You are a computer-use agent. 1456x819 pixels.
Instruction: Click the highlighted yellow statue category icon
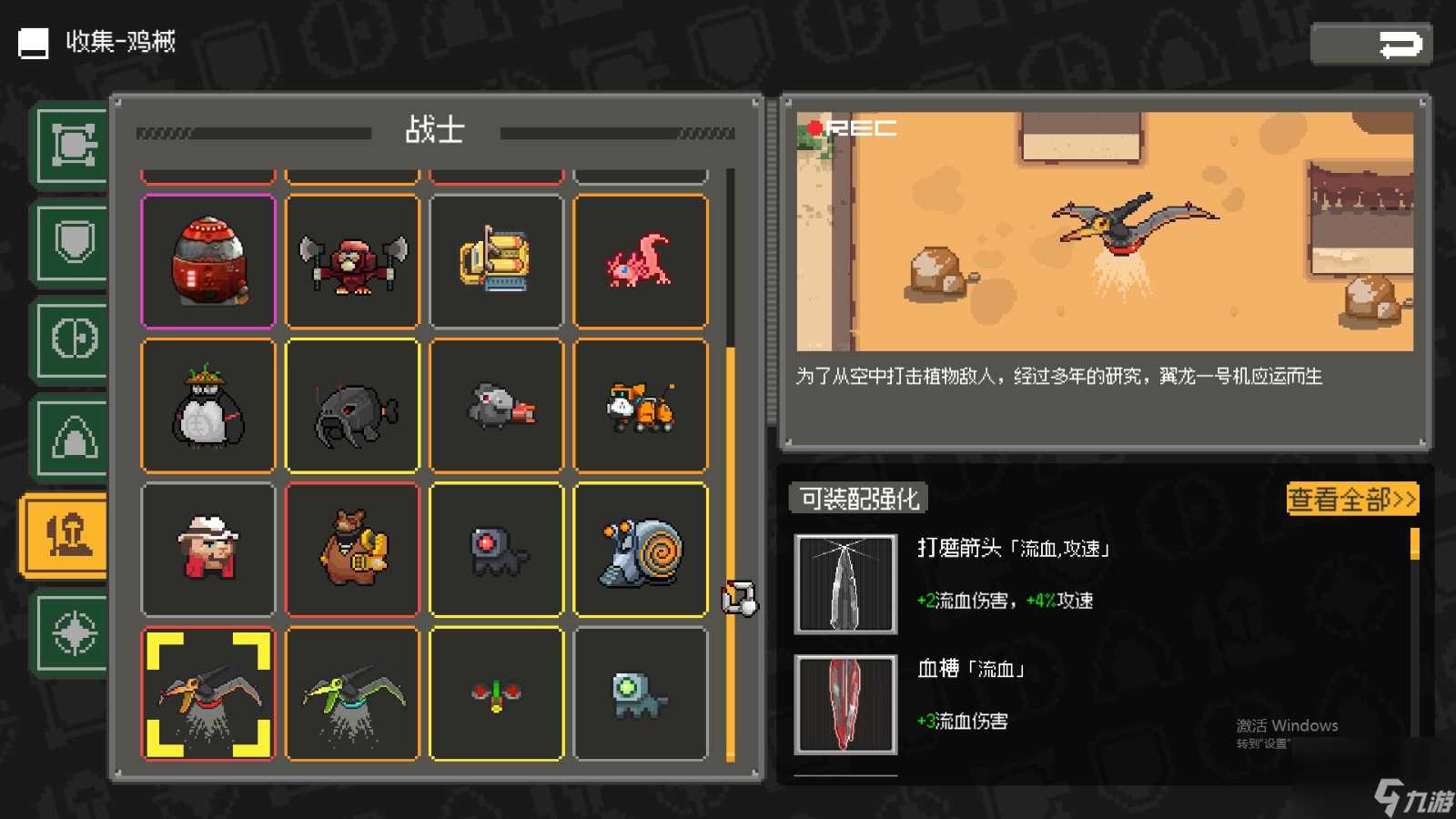pos(66,535)
